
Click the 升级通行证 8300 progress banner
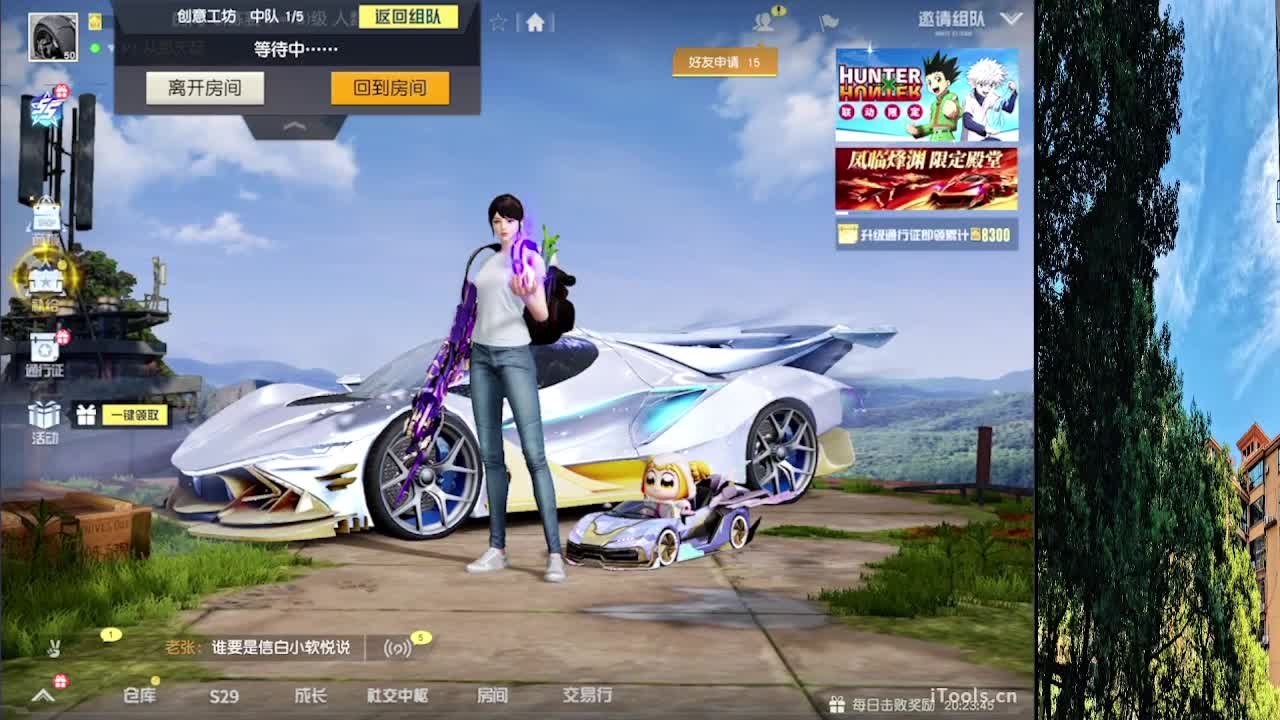tap(925, 232)
